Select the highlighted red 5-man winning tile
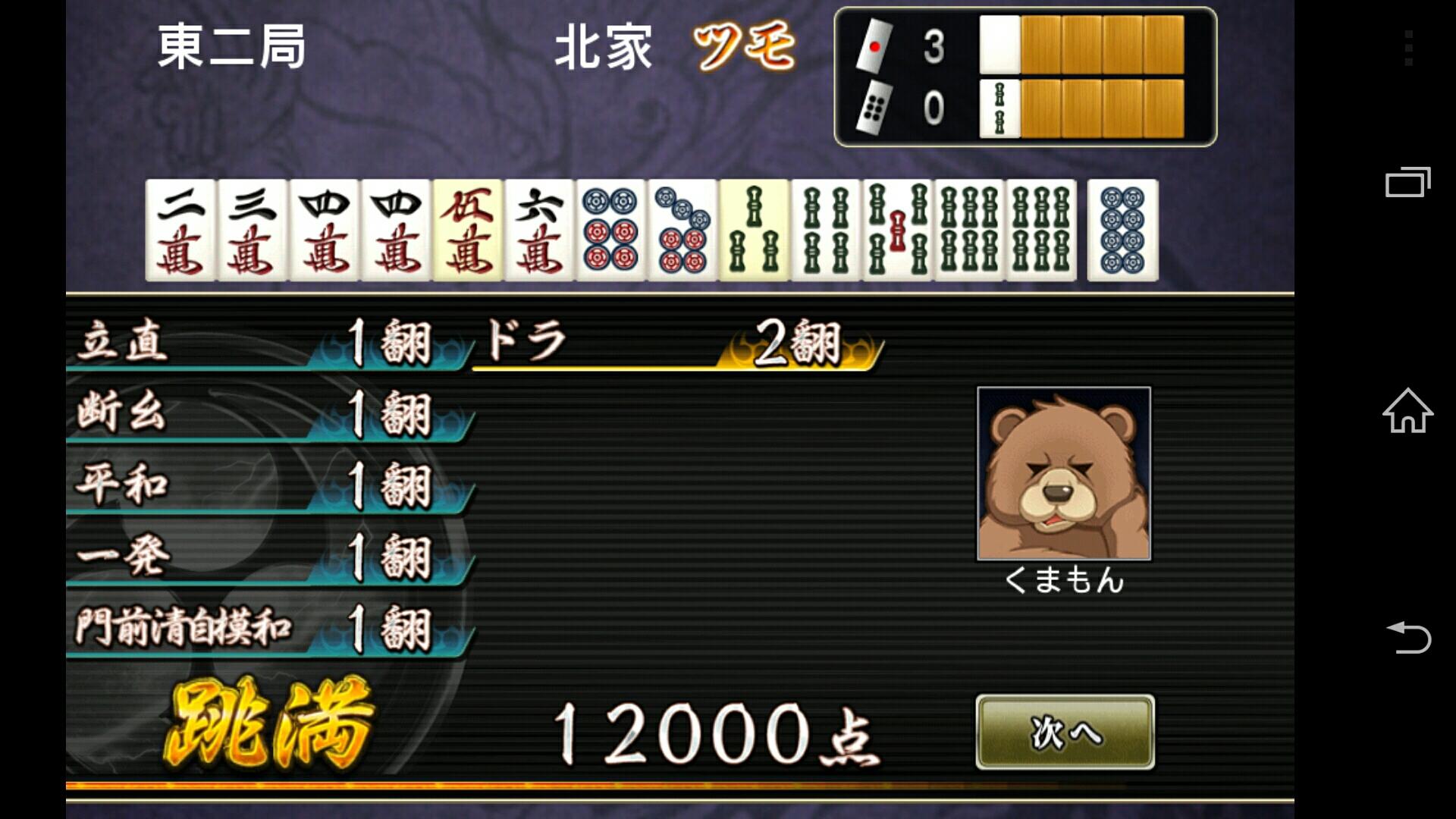 tap(468, 231)
